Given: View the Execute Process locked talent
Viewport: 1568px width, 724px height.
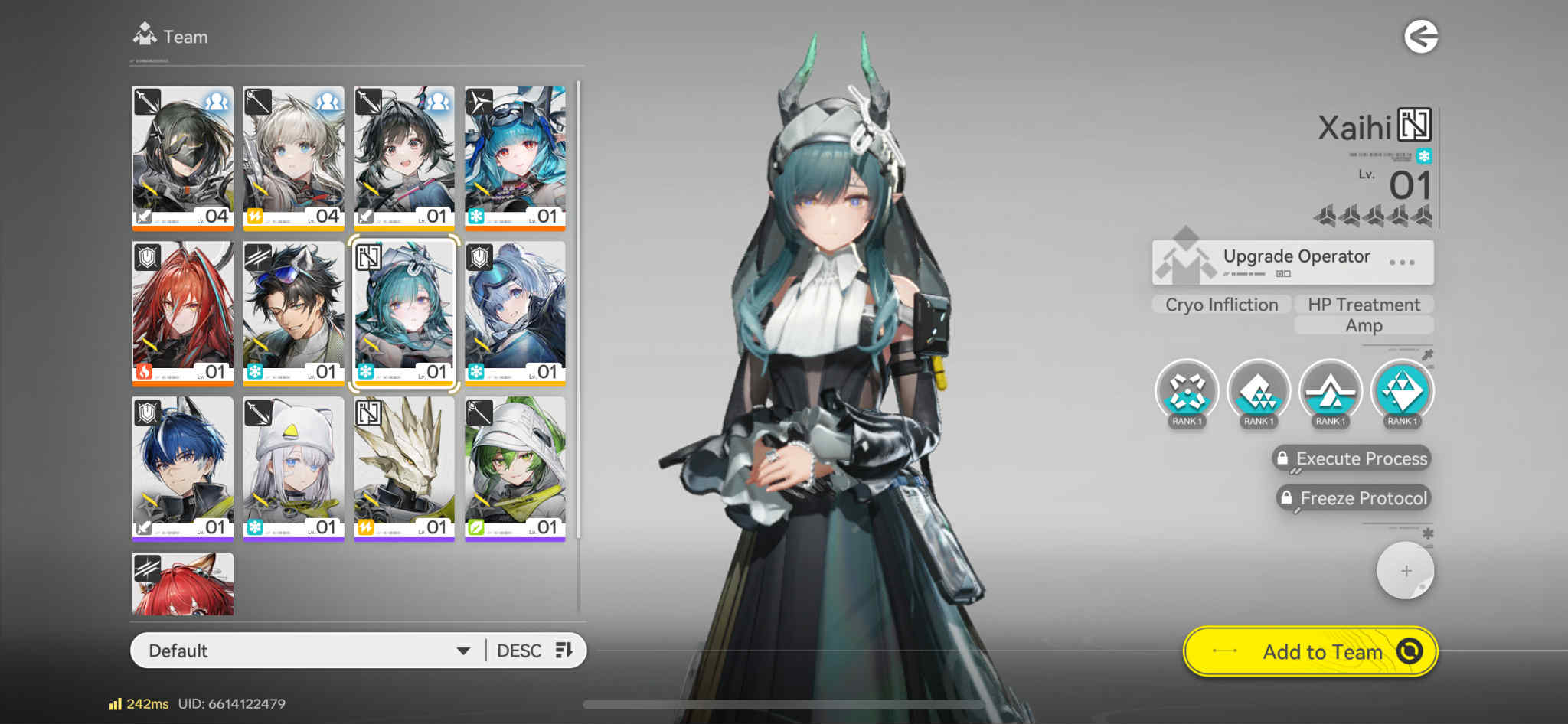Looking at the screenshot, I should [1352, 458].
